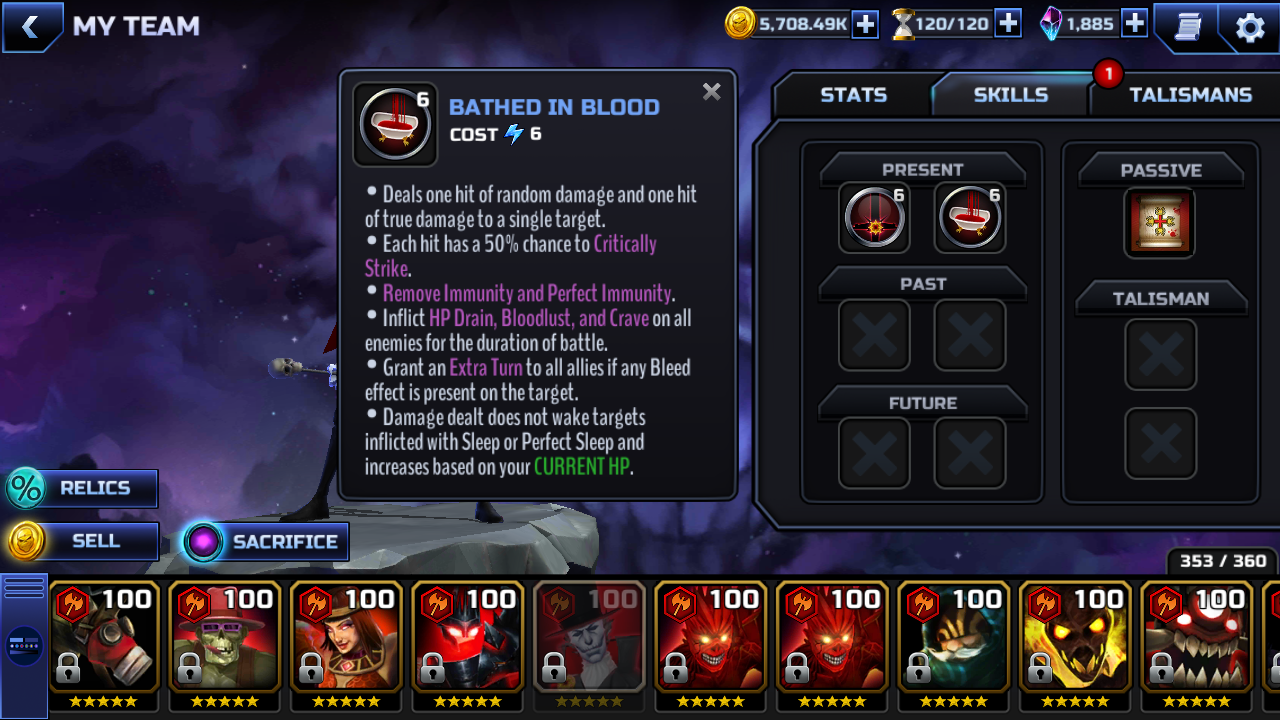Choose the gas mask character card
1280x720 pixels.
click(x=104, y=638)
